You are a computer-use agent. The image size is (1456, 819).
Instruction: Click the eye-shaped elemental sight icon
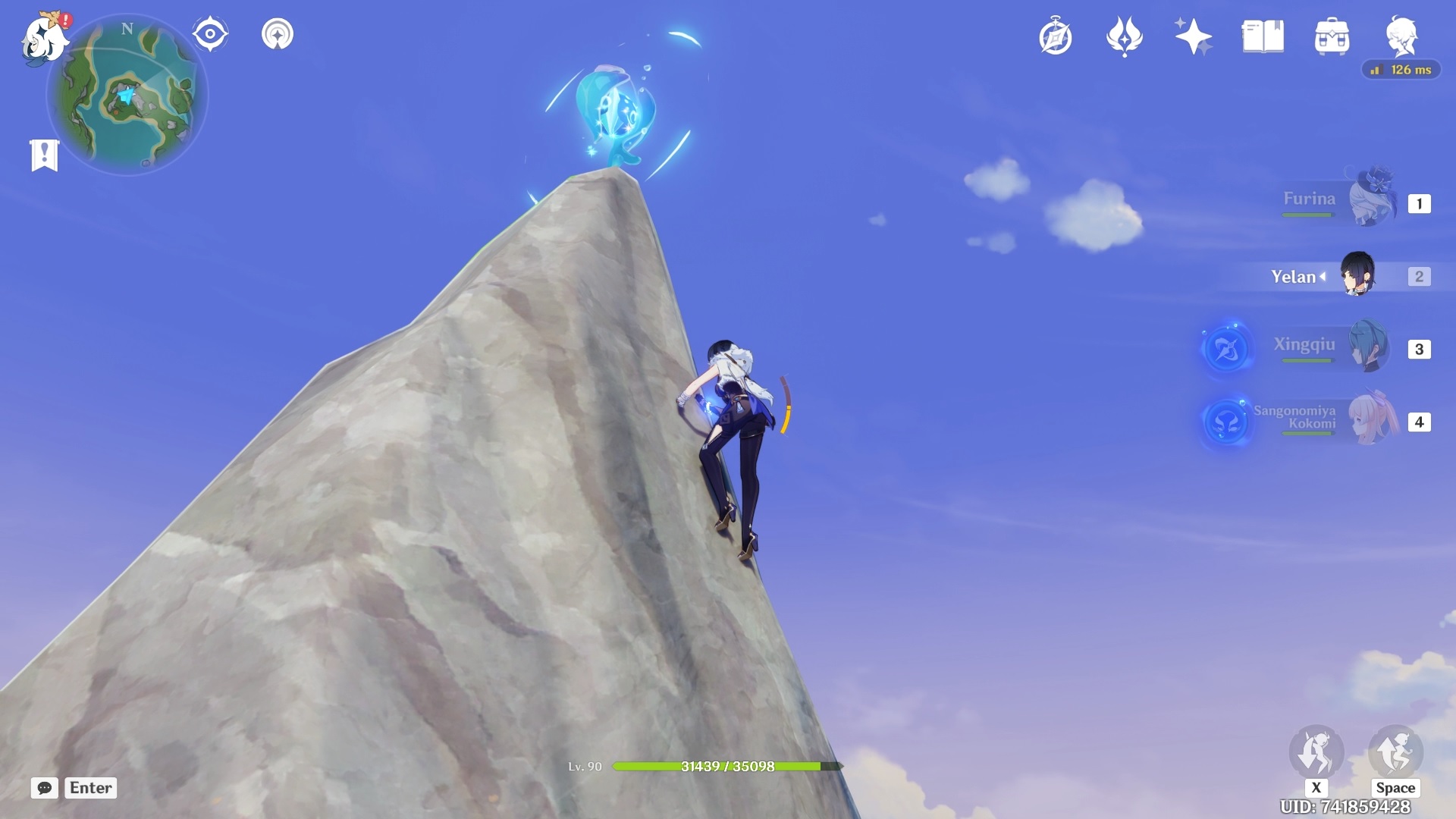pyautogui.click(x=210, y=34)
